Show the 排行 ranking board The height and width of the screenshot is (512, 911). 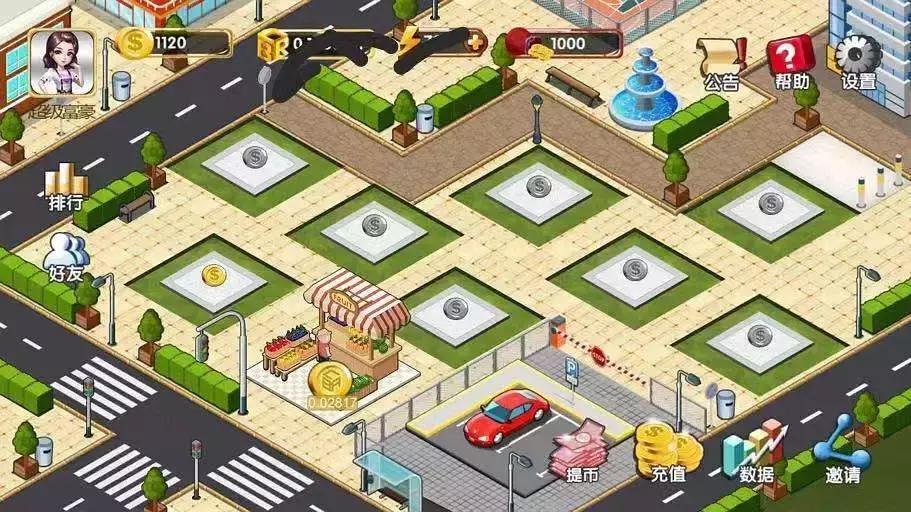(x=66, y=186)
